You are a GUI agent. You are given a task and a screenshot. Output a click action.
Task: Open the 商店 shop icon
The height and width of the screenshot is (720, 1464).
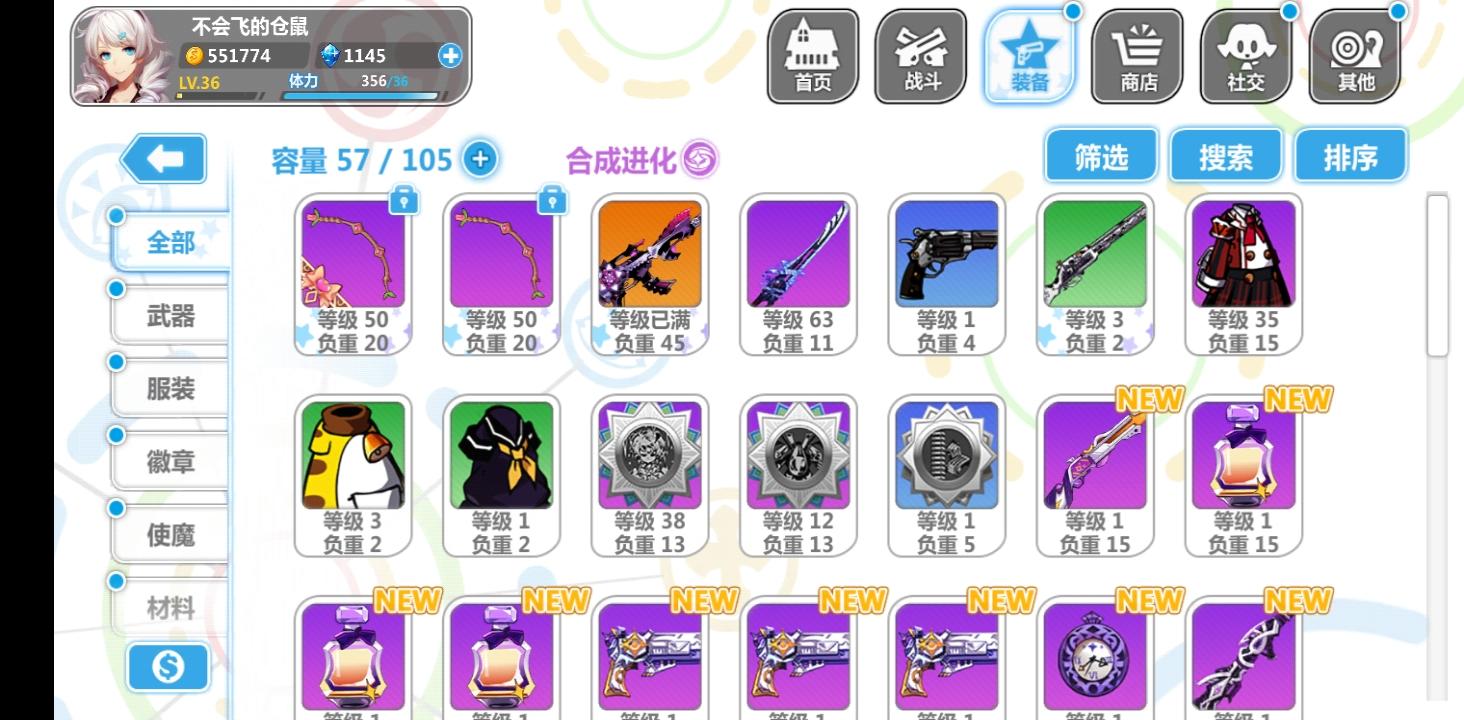click(x=1138, y=55)
